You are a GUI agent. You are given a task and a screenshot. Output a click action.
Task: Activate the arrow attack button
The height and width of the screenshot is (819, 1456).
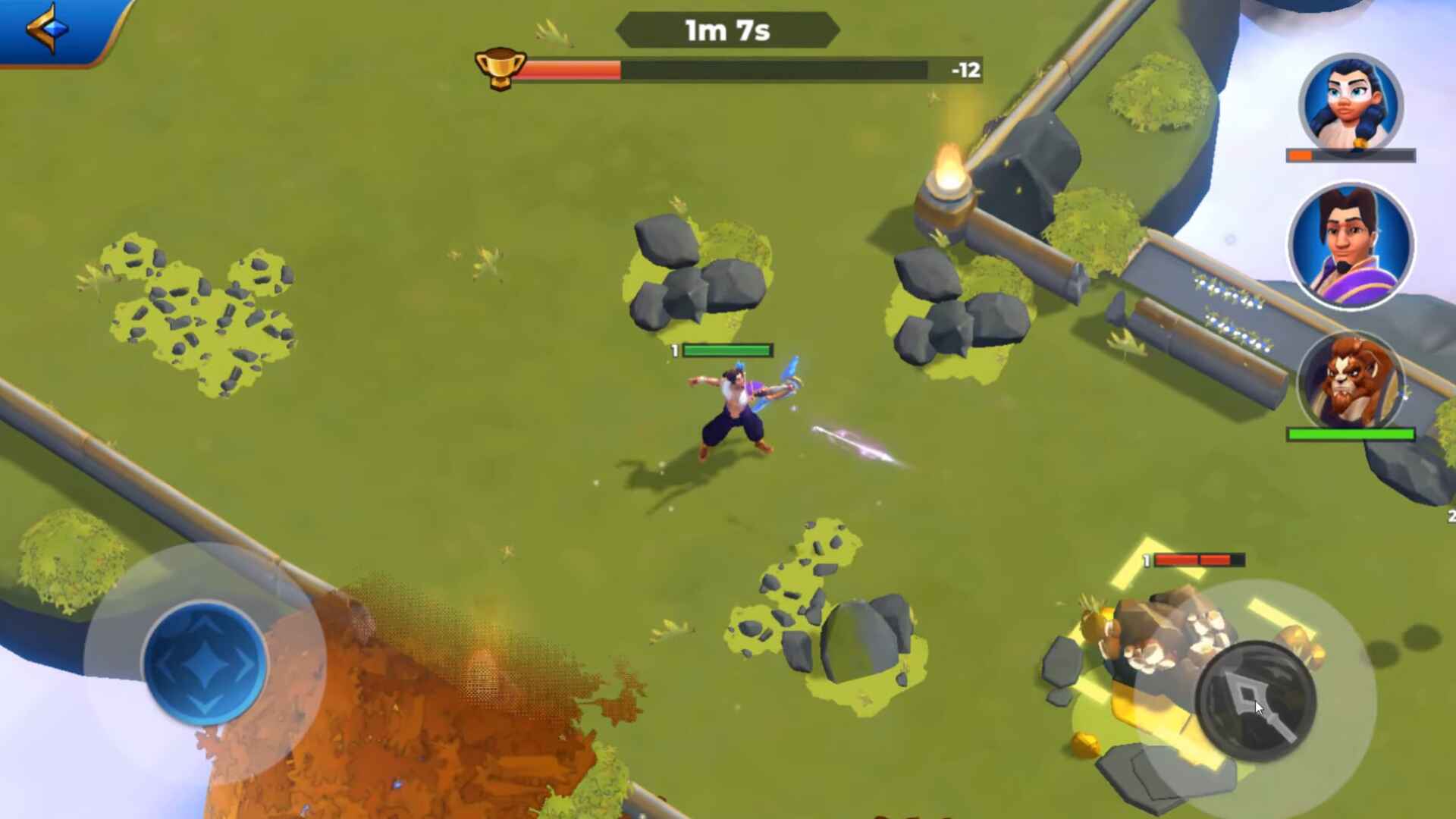(x=1255, y=700)
